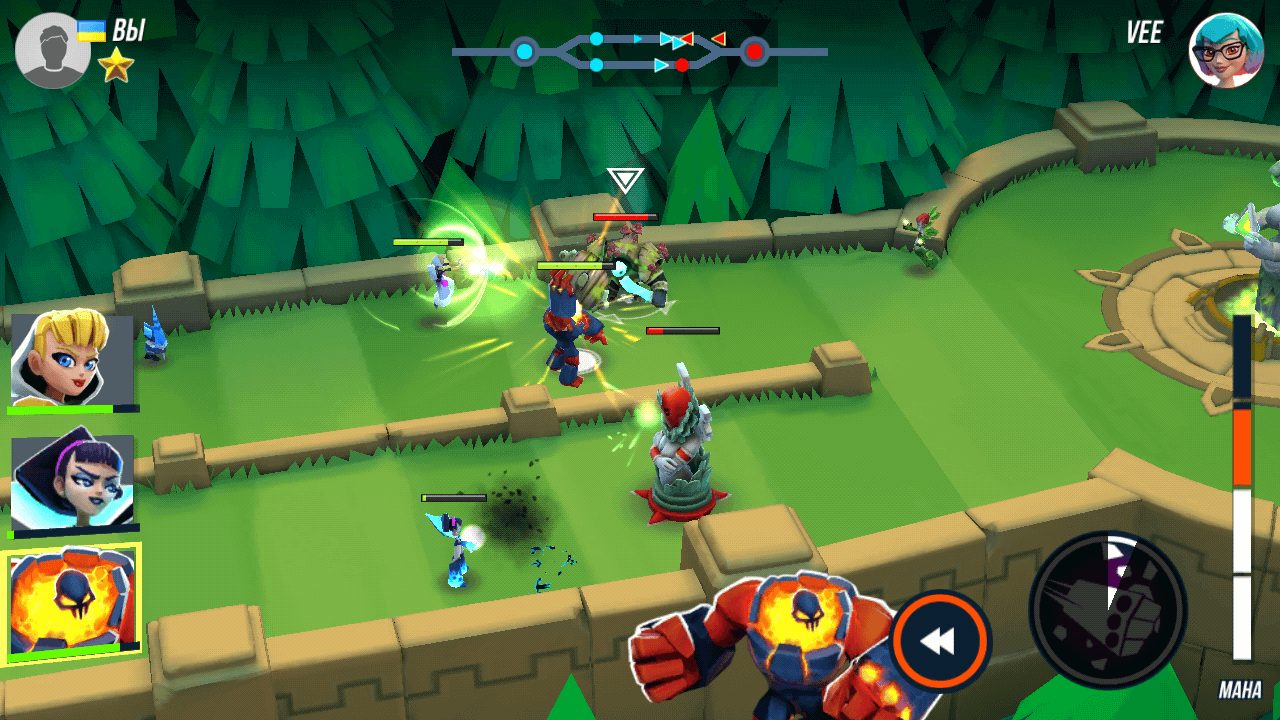Choose the fiery skull golem portrait
The image size is (1280, 720).
point(72,601)
